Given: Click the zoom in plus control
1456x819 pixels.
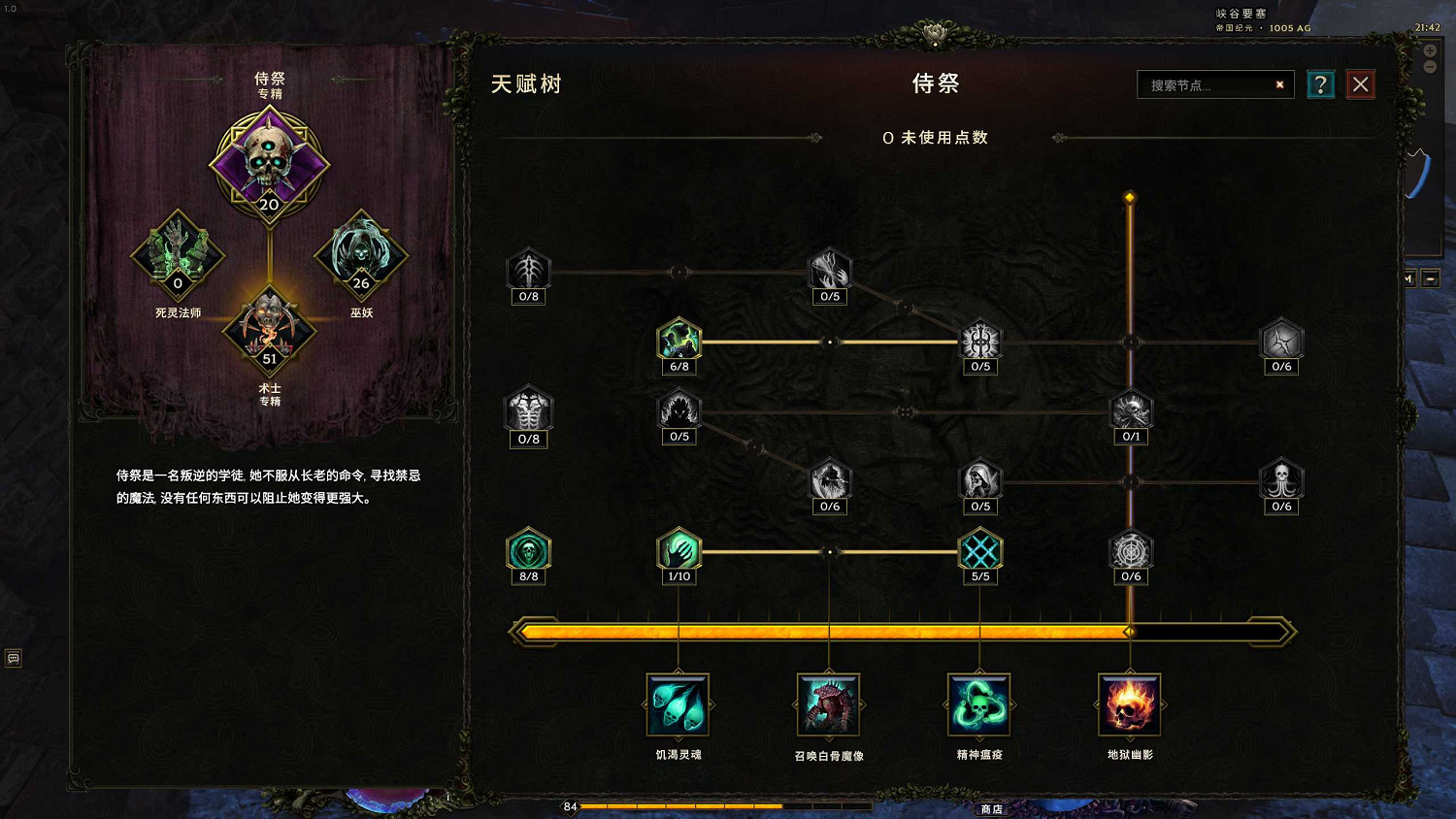Looking at the screenshot, I should point(1428,50).
